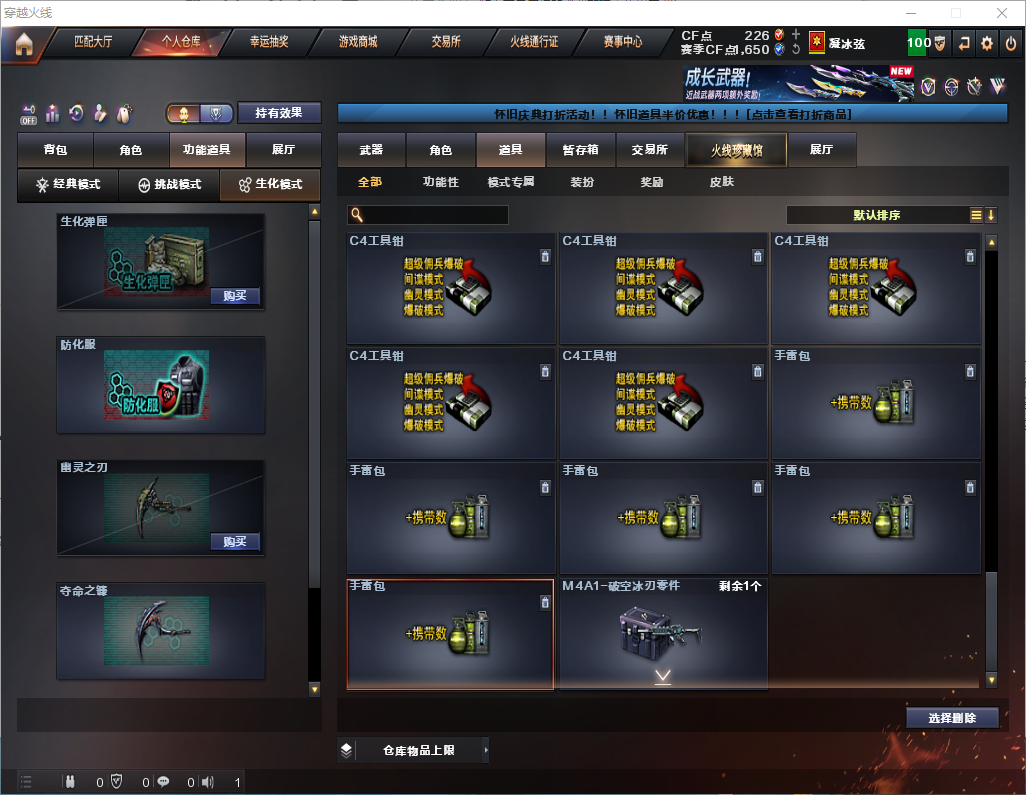Filter items by 功能性 category
The height and width of the screenshot is (795, 1026).
click(440, 182)
